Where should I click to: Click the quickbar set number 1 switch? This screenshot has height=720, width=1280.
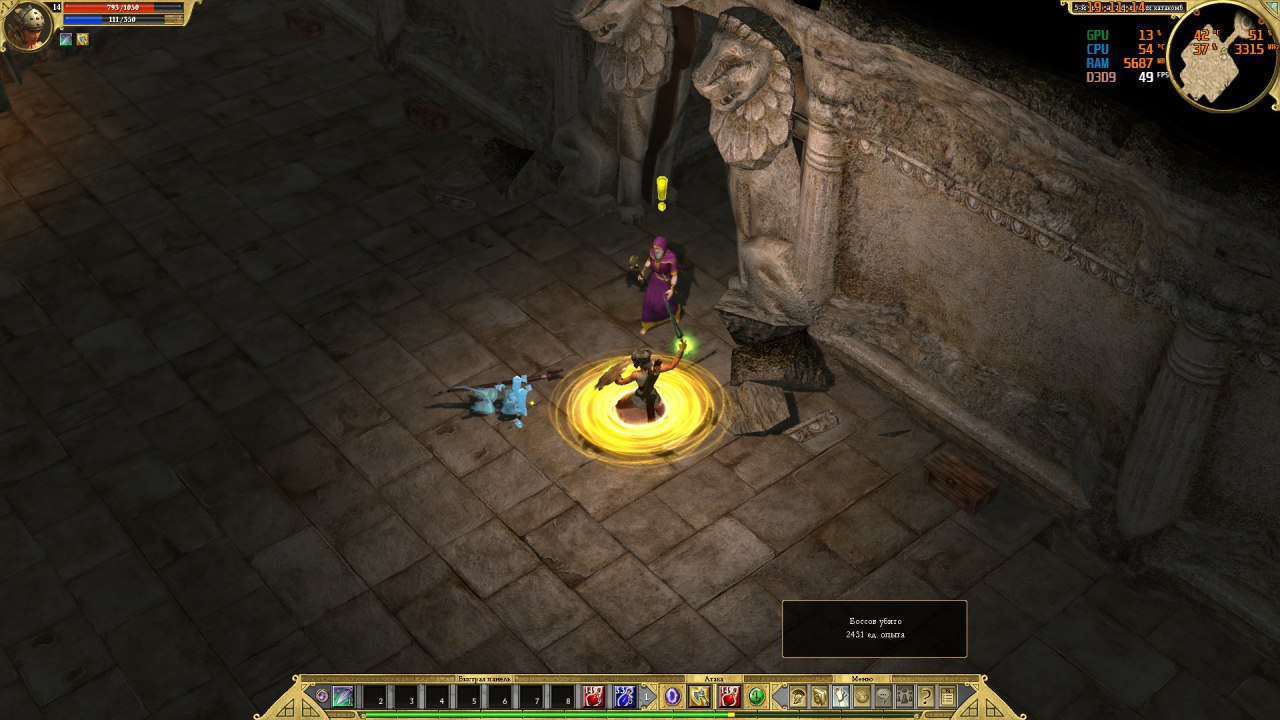647,697
